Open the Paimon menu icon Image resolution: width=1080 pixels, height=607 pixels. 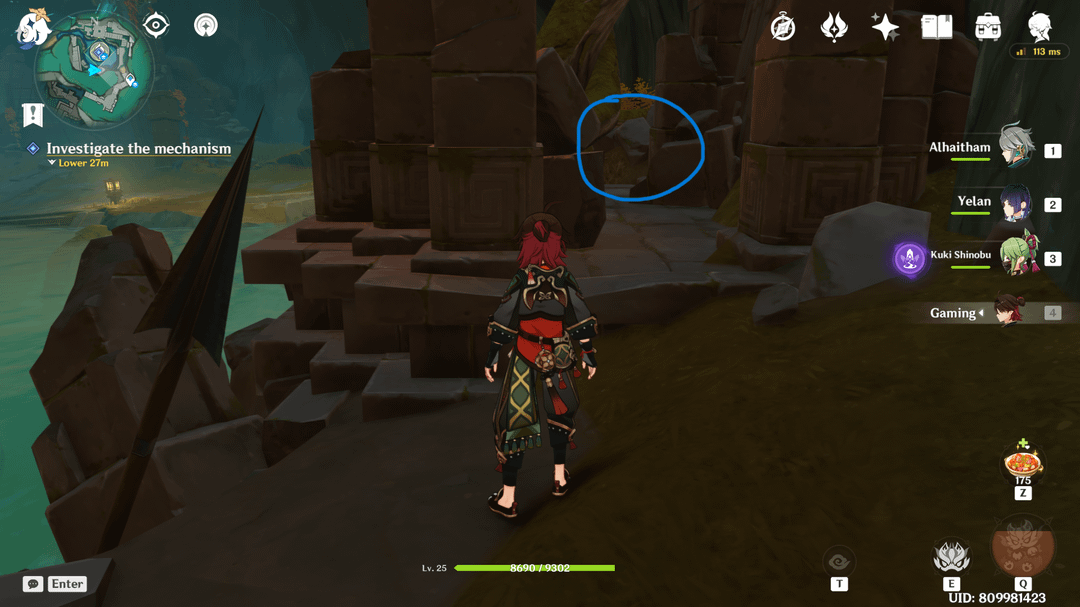(x=32, y=27)
